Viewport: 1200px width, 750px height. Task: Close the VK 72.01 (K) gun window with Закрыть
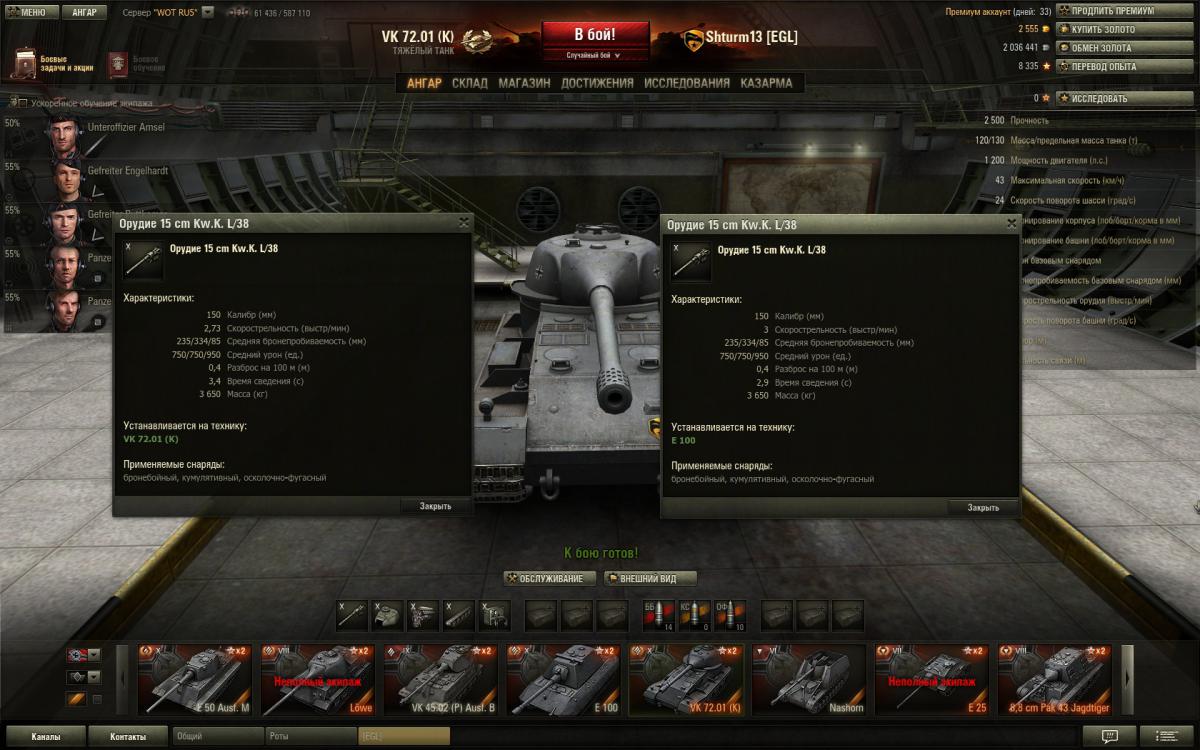click(x=435, y=506)
